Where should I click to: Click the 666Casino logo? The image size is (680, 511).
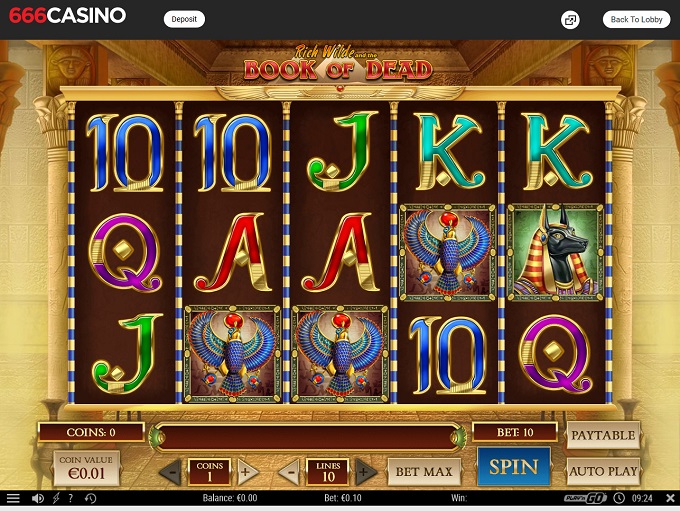click(67, 17)
